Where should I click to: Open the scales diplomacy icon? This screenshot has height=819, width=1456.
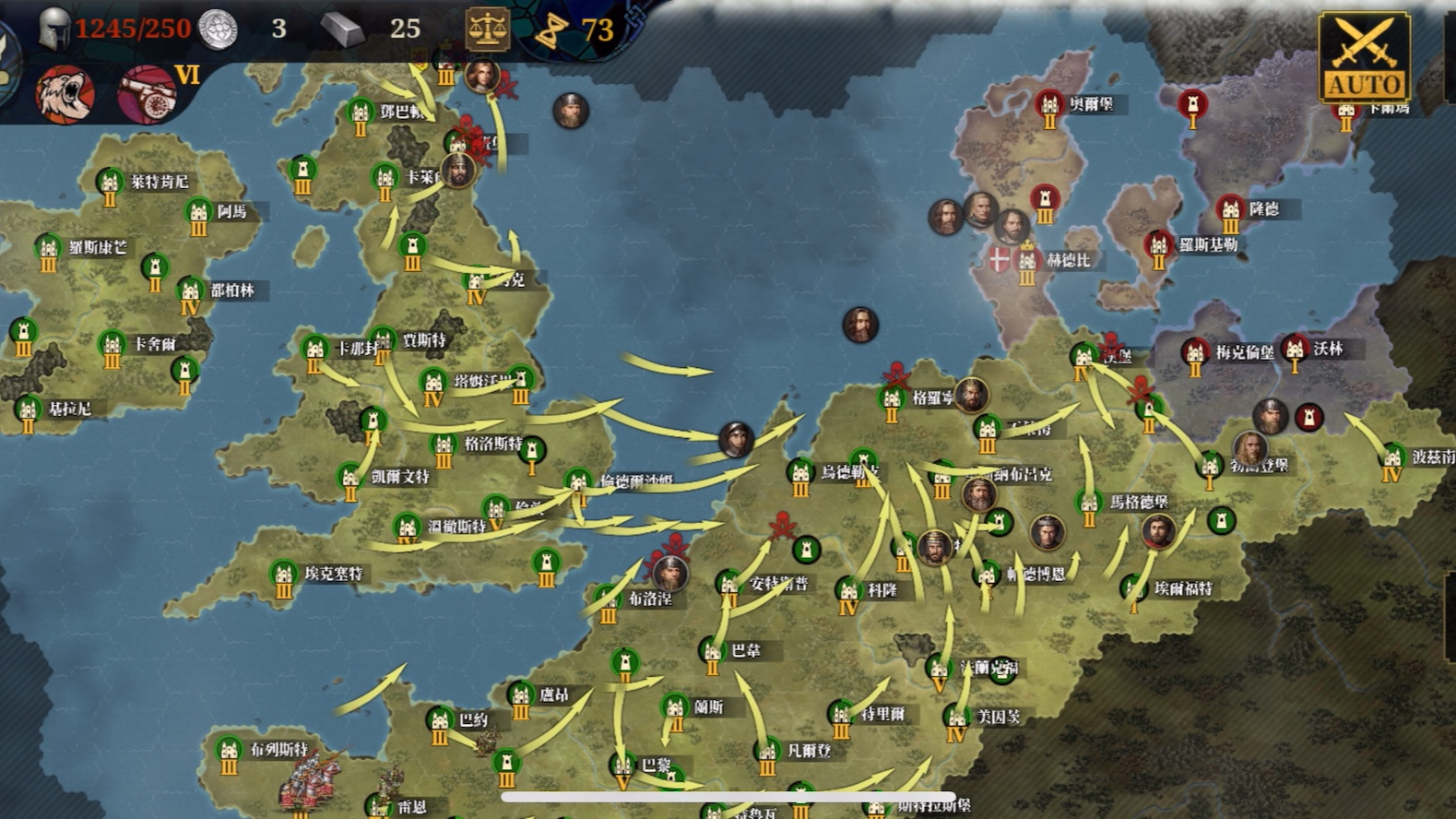click(486, 30)
